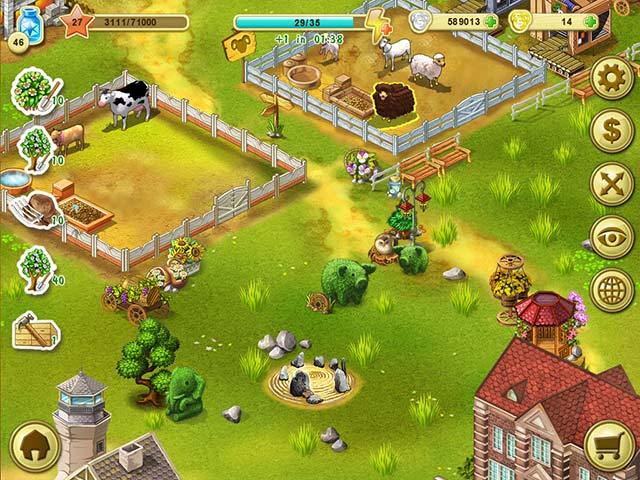Open the settings gear button
Viewport: 640px width, 480px height.
[611, 78]
